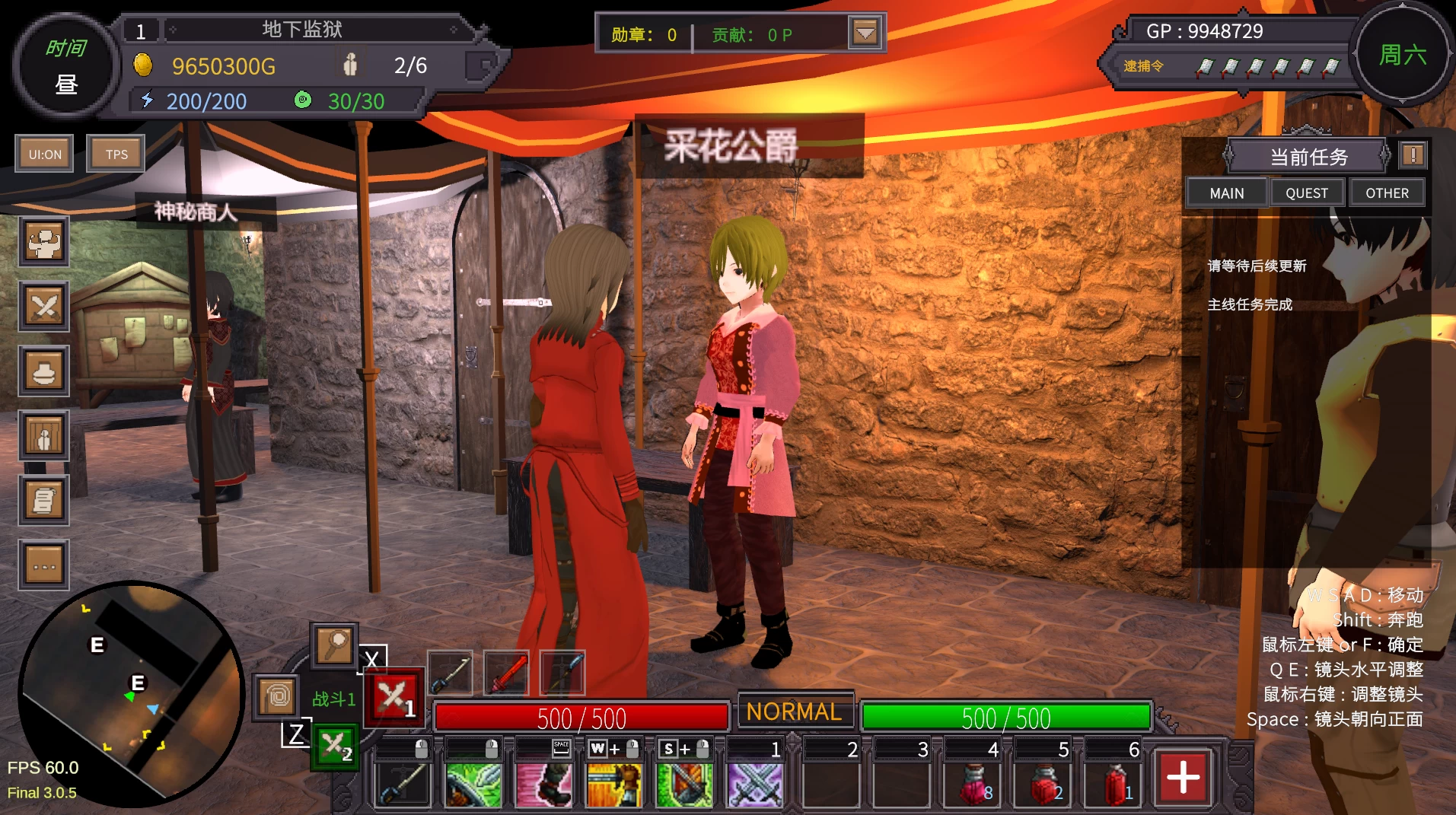This screenshot has height=815, width=1456.
Task: Click the magnifying glass inspect icon
Action: click(x=334, y=646)
